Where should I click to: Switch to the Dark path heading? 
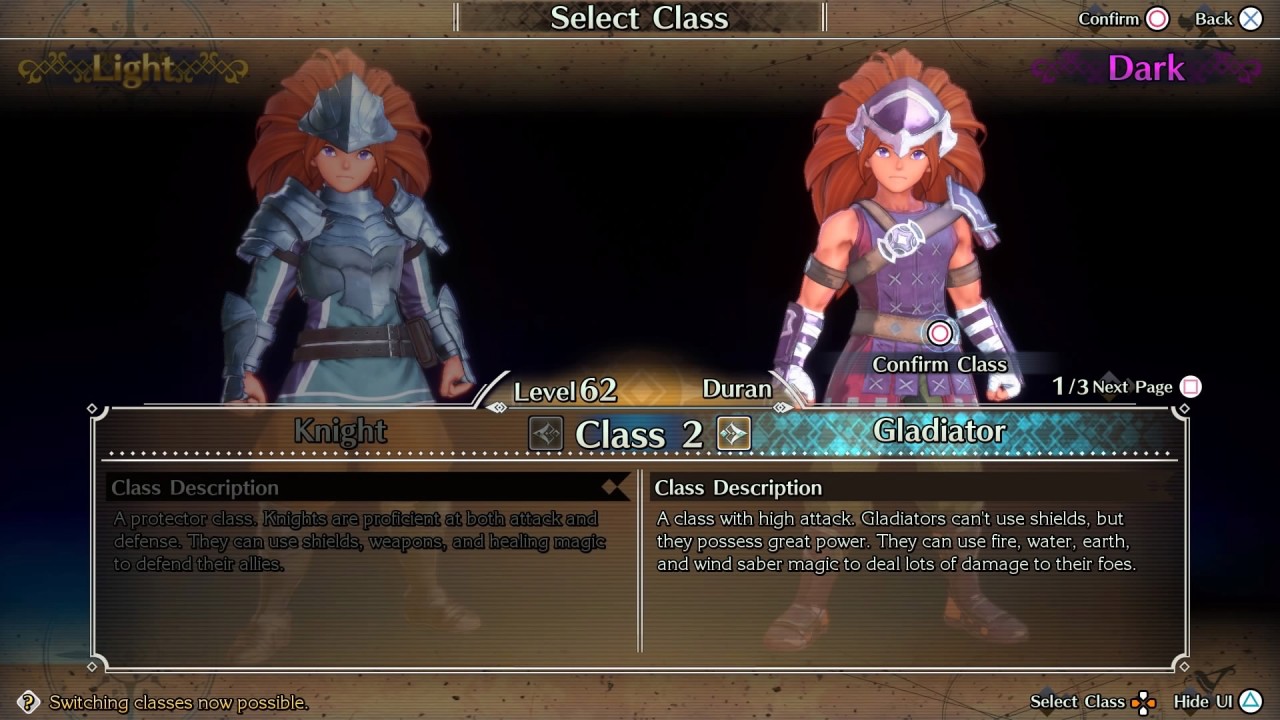1146,68
